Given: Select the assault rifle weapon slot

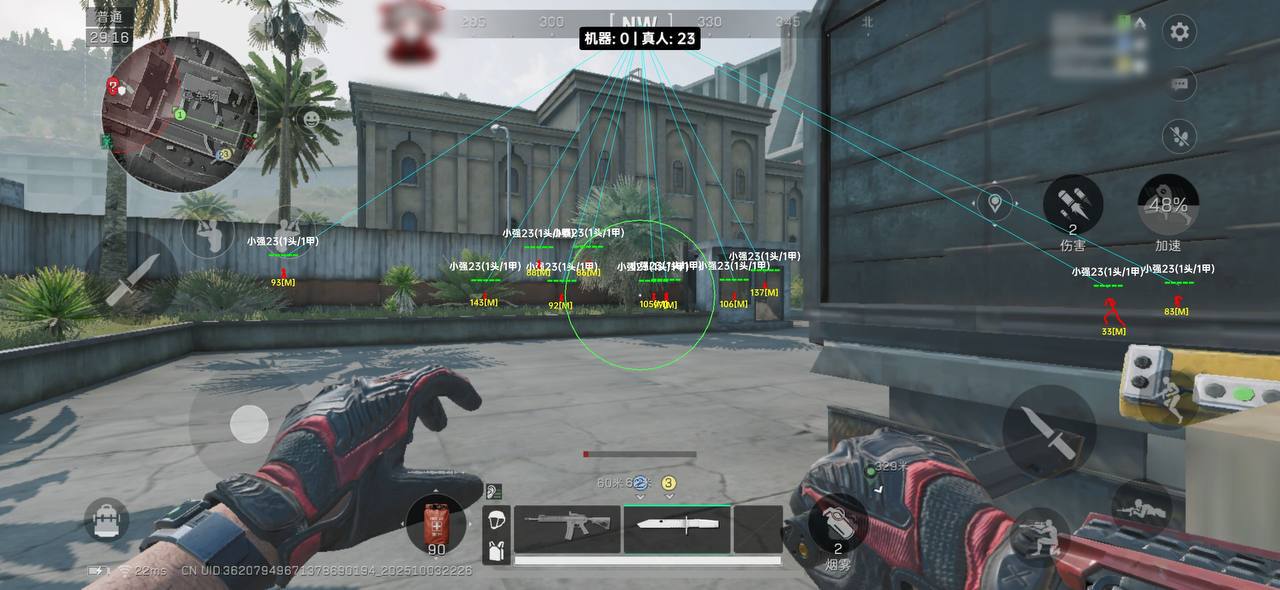Looking at the screenshot, I should click(x=567, y=528).
